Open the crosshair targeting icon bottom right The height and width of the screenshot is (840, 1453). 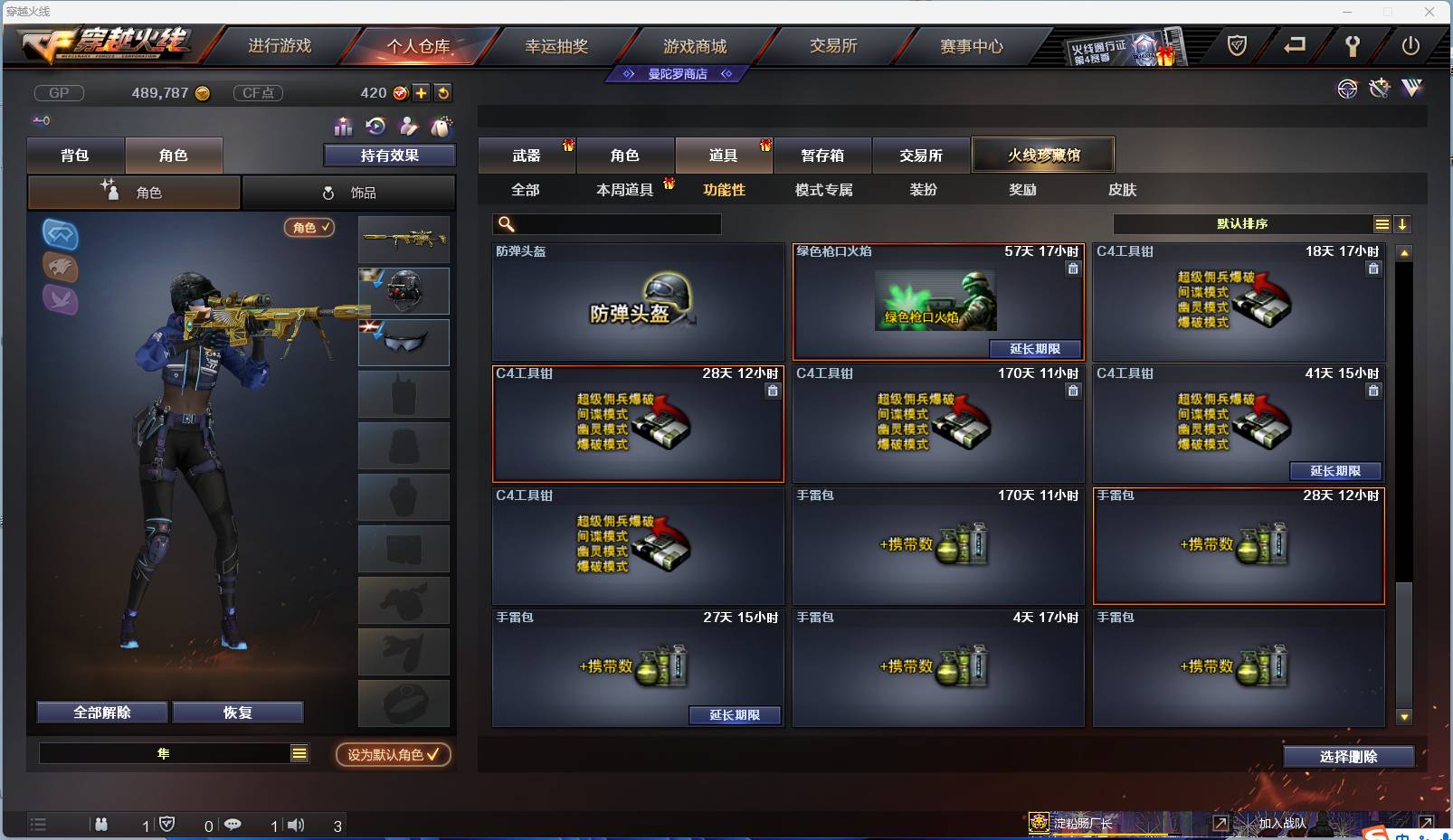1347,89
